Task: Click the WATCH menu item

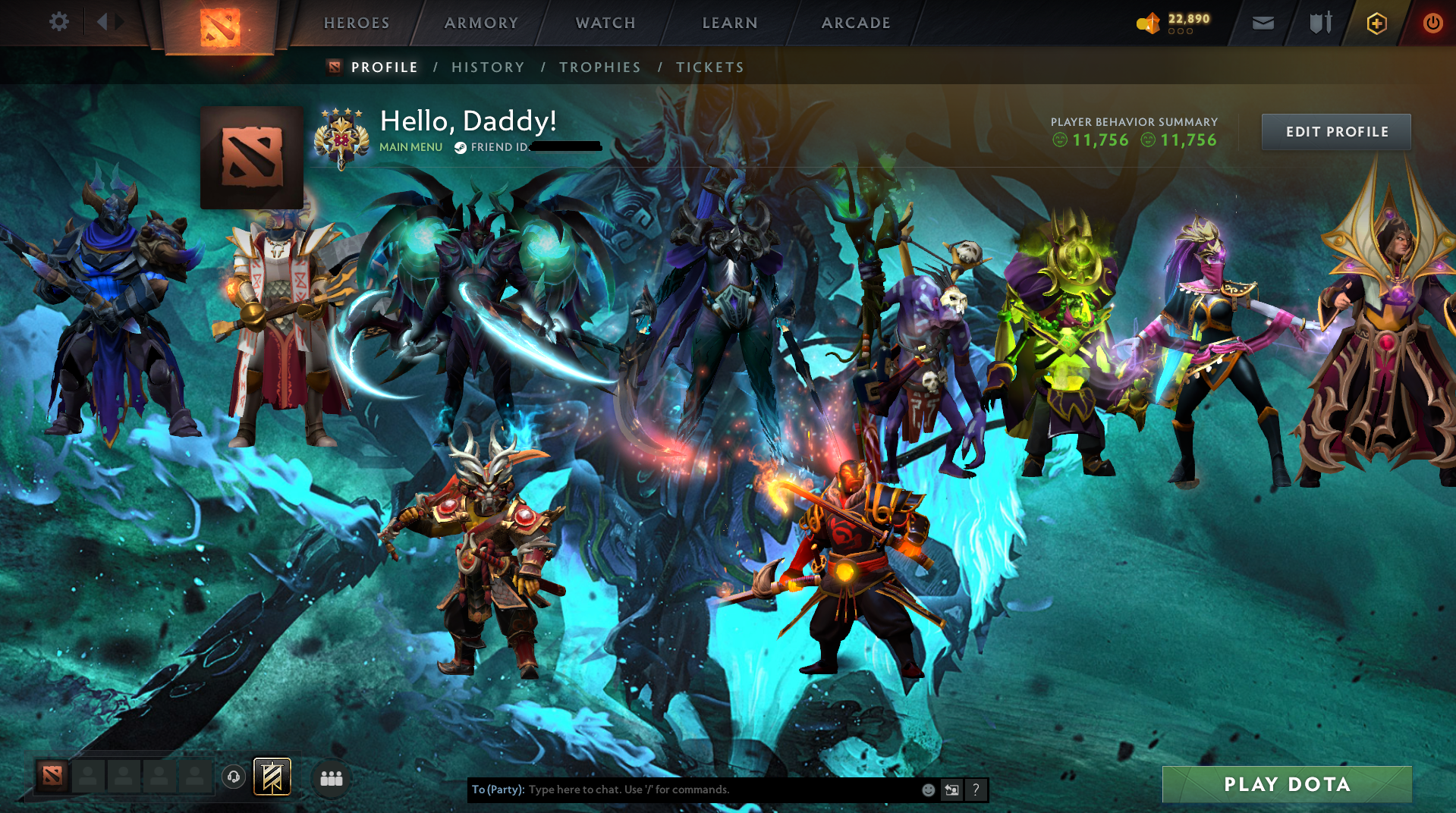Action: point(605,23)
